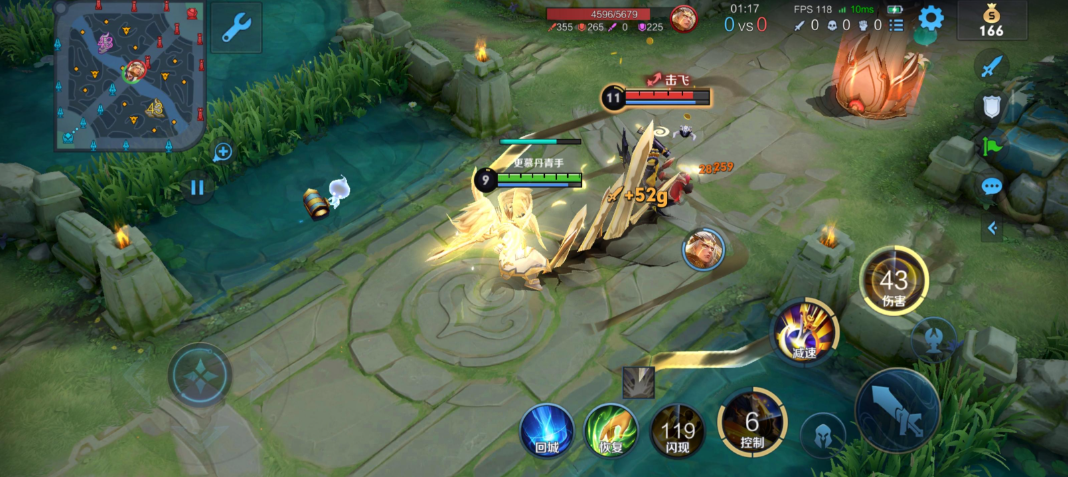The height and width of the screenshot is (477, 1068).
Task: Open the minimap
Action: tap(129, 76)
